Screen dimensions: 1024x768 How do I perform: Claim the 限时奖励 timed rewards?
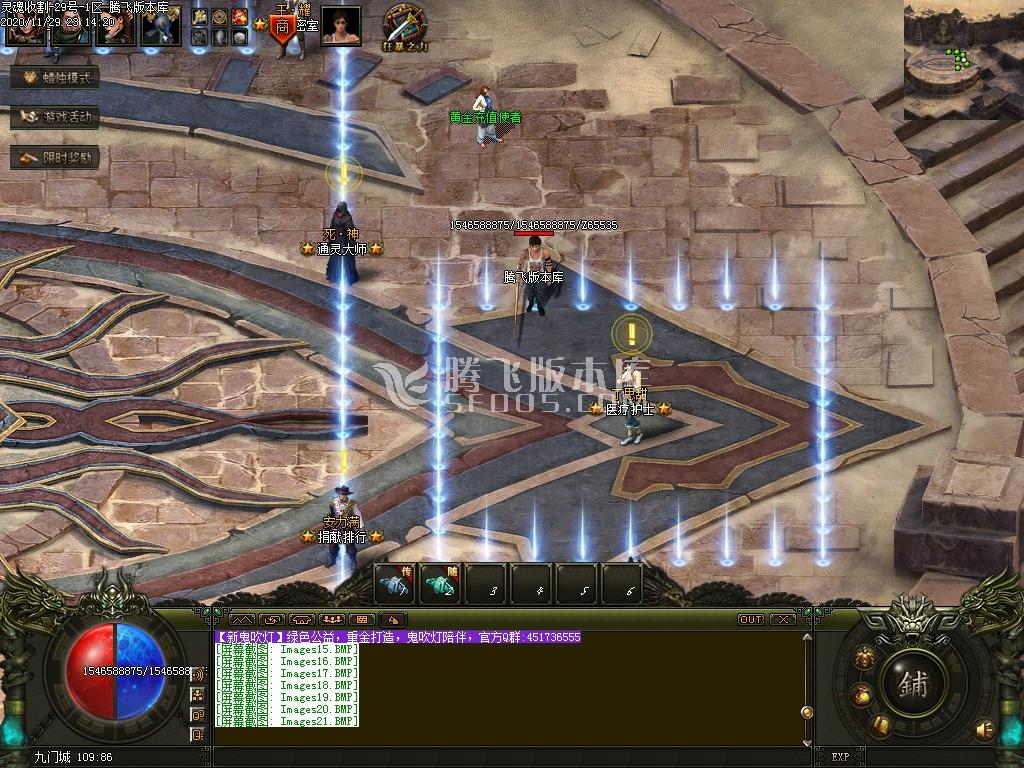(56, 157)
